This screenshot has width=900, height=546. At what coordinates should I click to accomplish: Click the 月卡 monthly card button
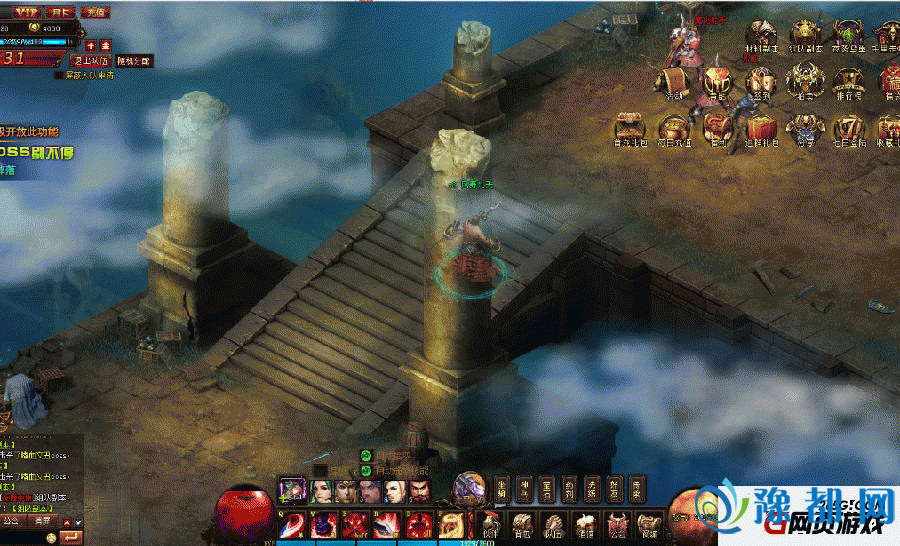59,12
